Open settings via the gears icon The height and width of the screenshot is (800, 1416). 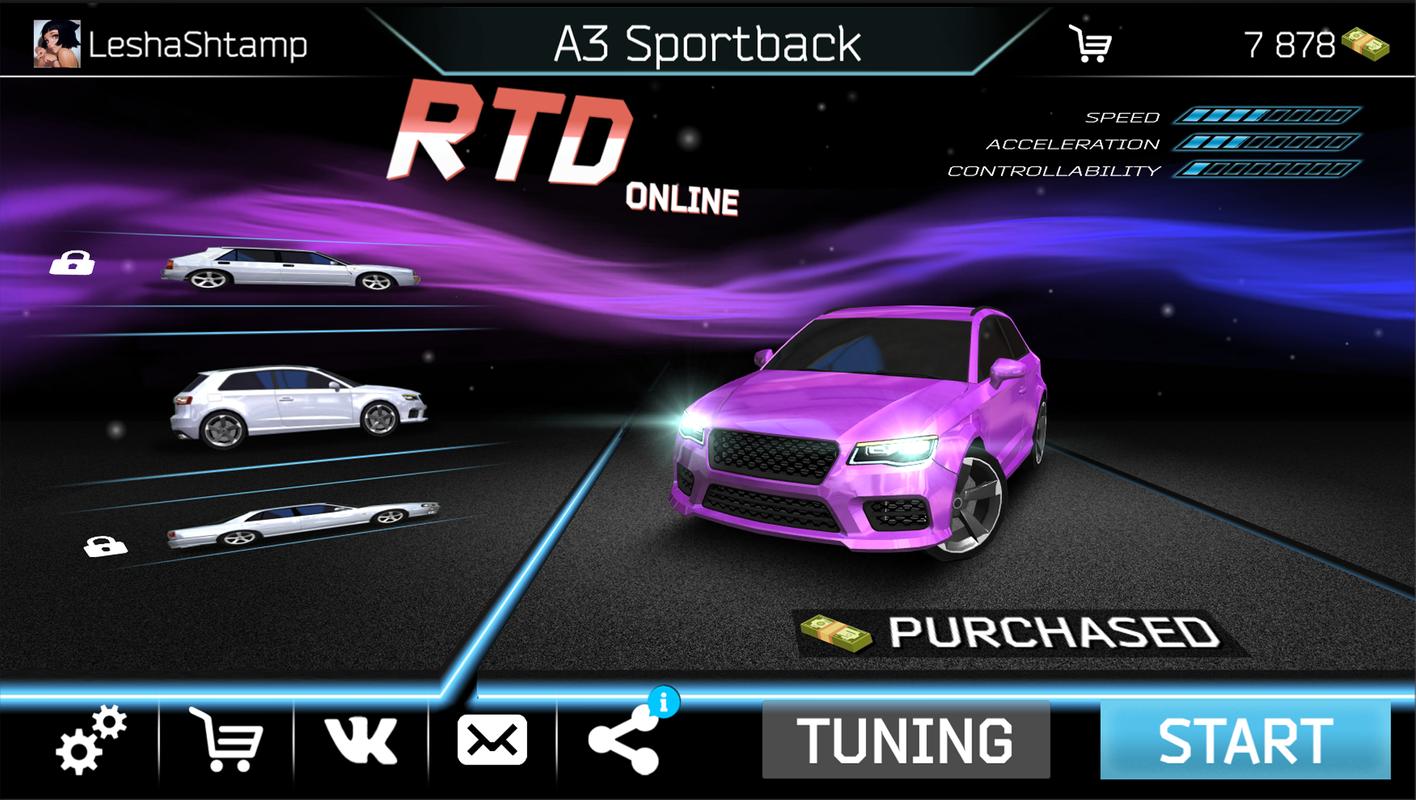(91, 741)
